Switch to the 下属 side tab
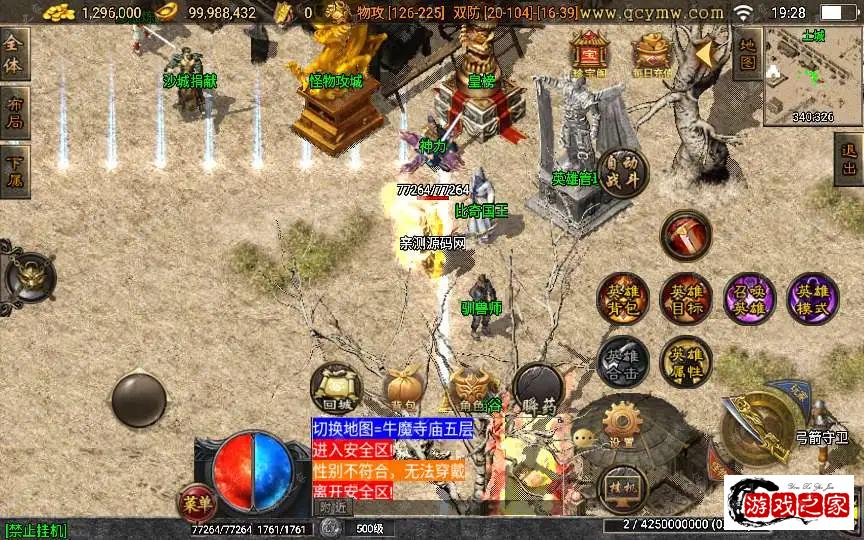The image size is (864, 540). pos(14,171)
